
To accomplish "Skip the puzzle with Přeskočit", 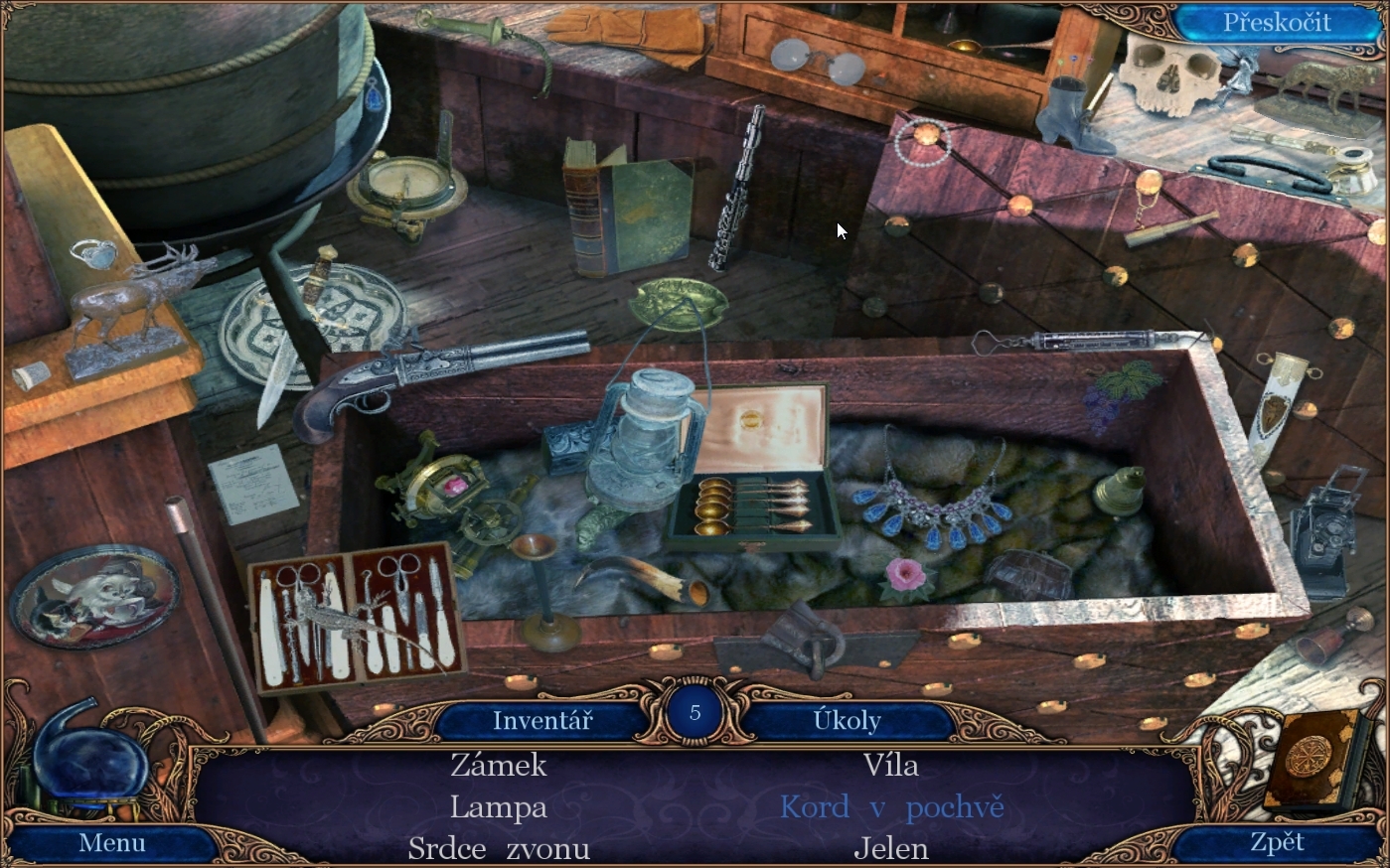I will pyautogui.click(x=1276, y=23).
